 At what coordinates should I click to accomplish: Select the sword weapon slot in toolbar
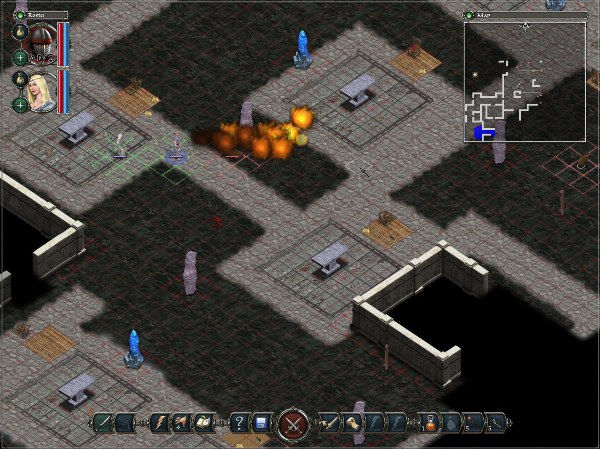coord(328,423)
